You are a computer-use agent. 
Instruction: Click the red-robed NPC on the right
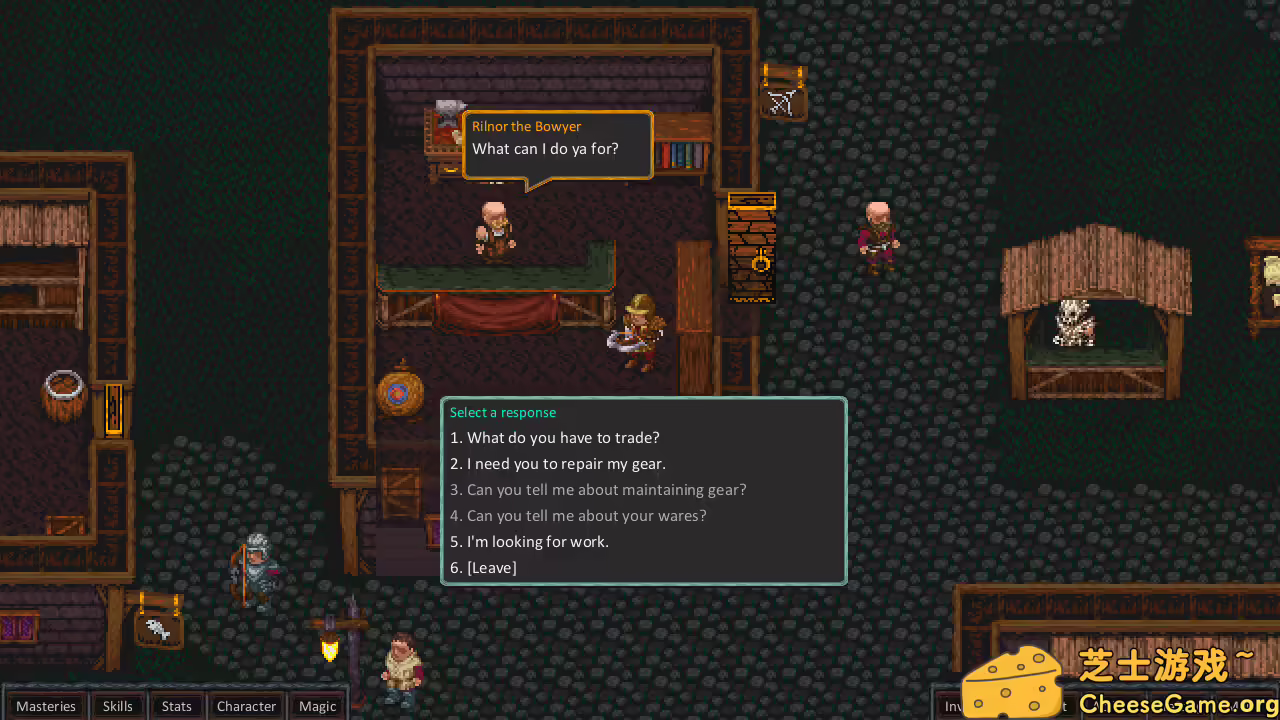click(877, 230)
